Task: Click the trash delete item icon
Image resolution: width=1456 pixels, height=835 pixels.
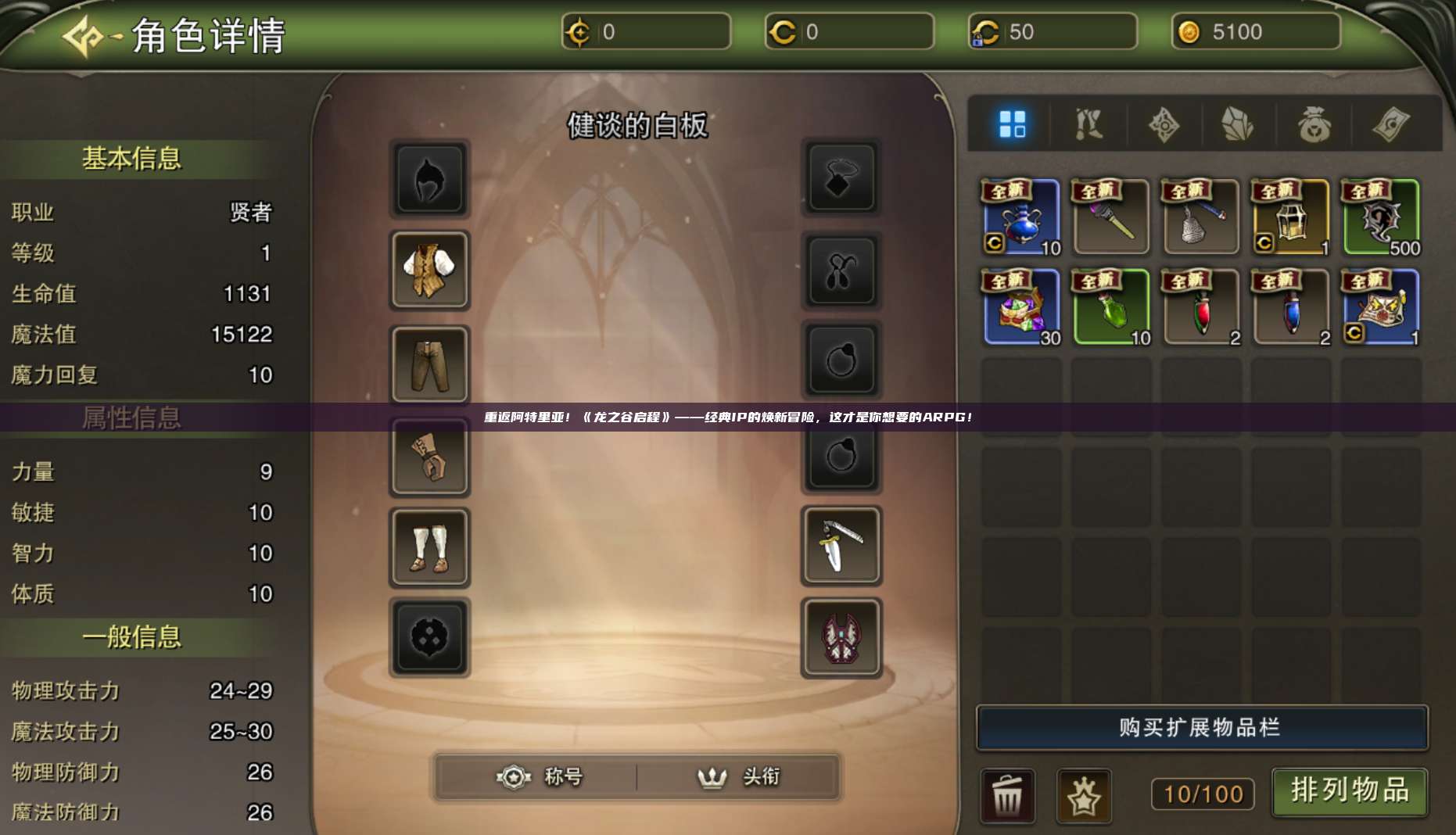Action: [x=1009, y=794]
